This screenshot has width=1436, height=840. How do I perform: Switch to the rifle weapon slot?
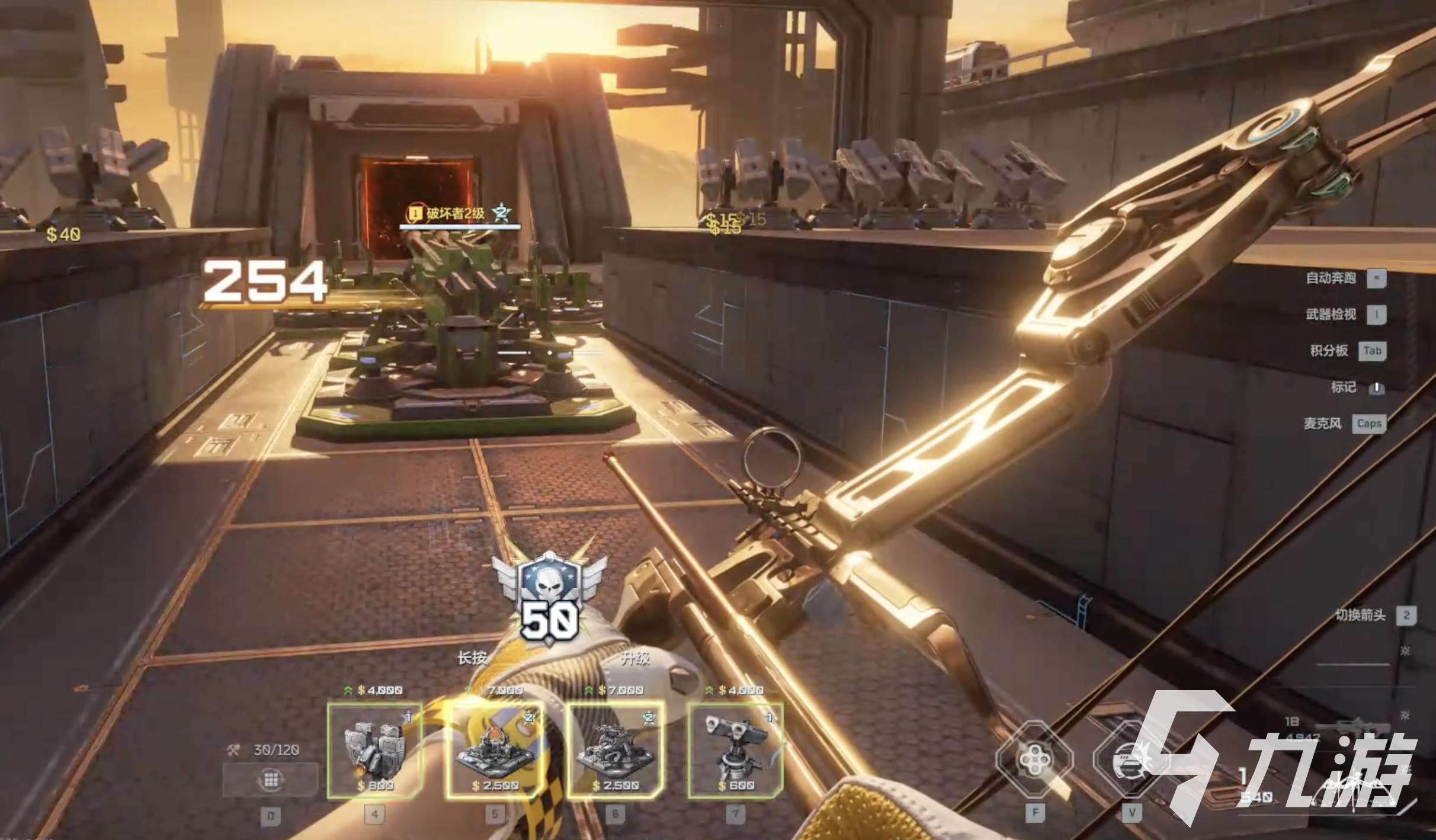(1352, 727)
